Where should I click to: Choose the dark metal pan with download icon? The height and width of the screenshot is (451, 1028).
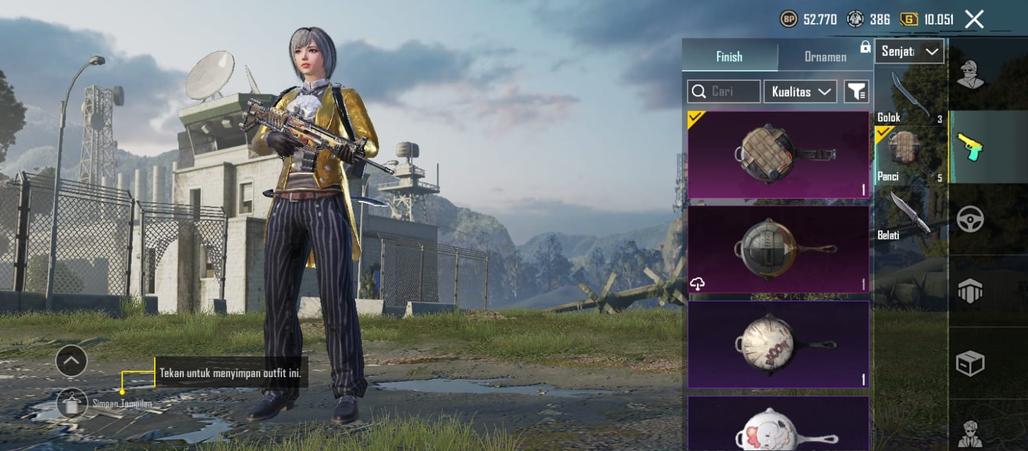778,249
